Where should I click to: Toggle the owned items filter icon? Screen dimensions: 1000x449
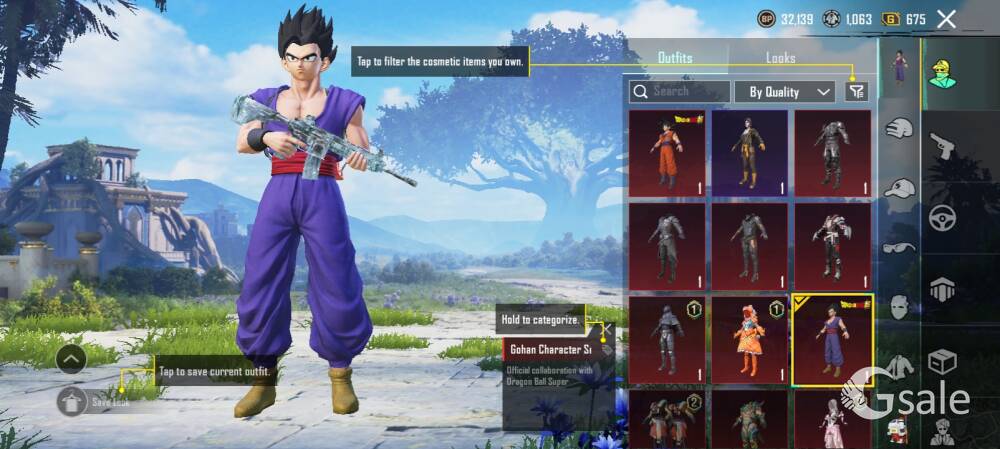tap(856, 92)
